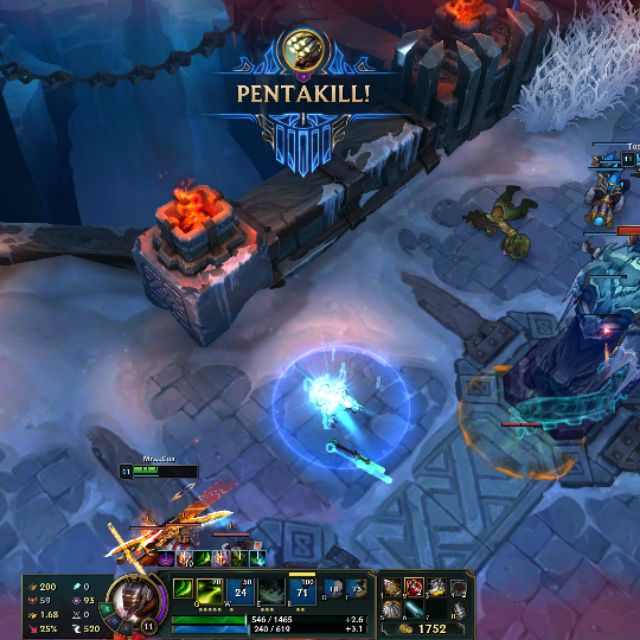Select the item in inventory slot 5

point(392,609)
